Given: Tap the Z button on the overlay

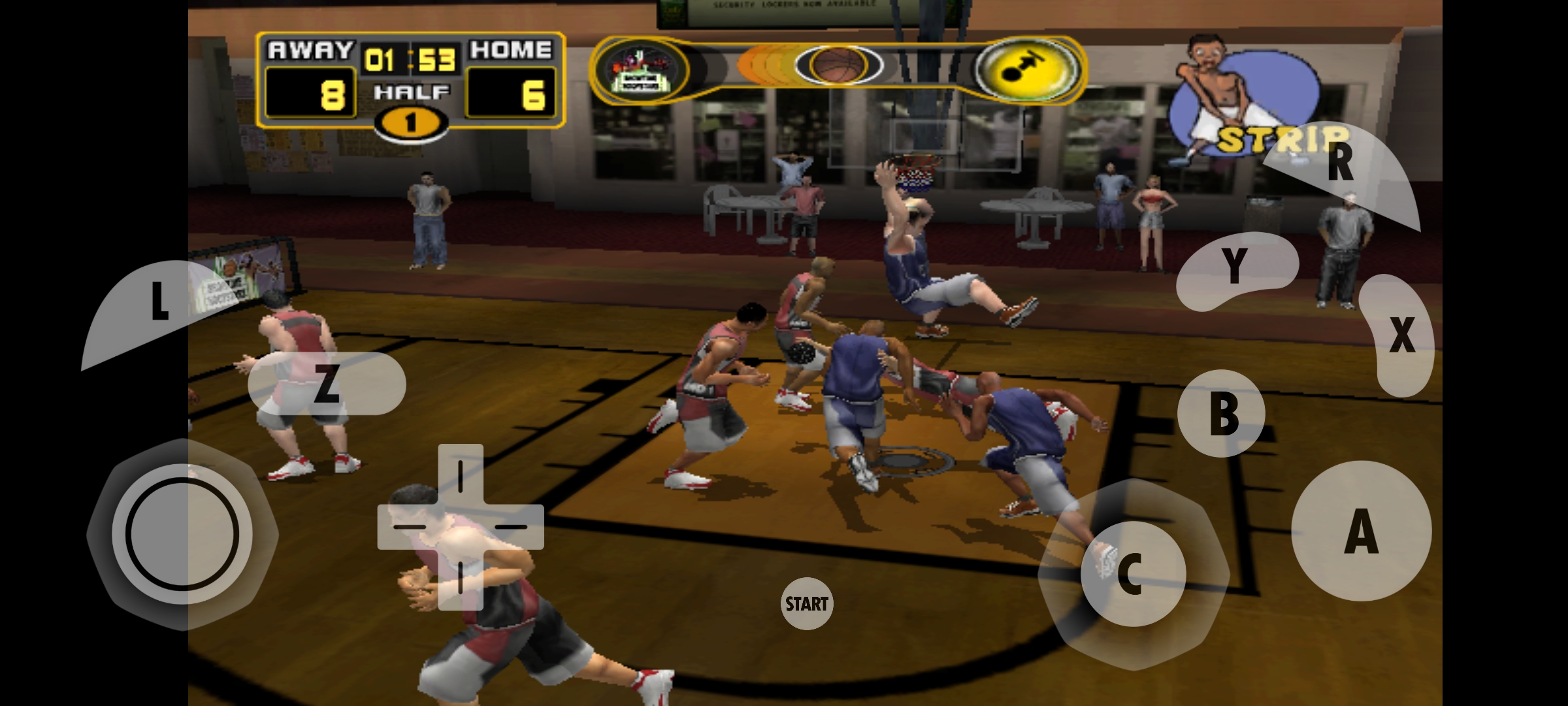Looking at the screenshot, I should point(327,384).
